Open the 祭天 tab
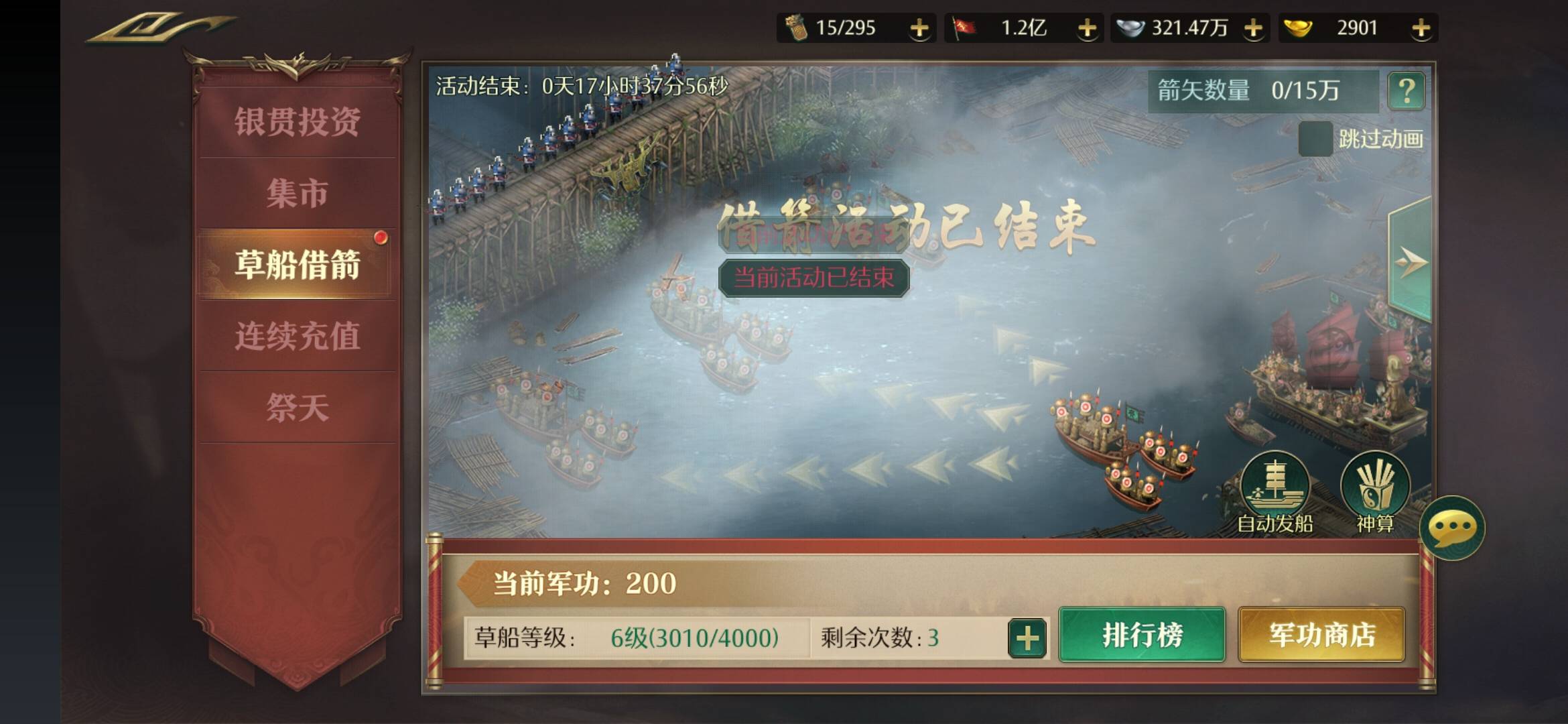Viewport: 1568px width, 724px height. coord(297,407)
